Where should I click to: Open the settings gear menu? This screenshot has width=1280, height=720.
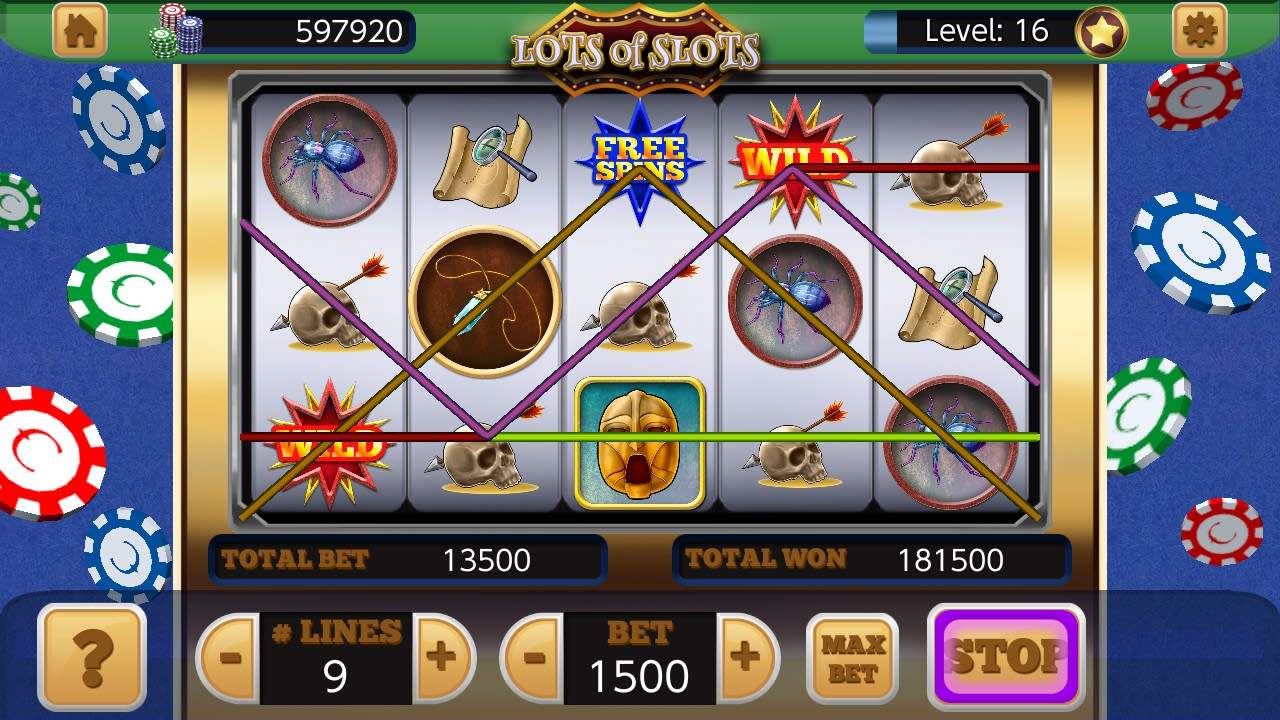point(1200,30)
